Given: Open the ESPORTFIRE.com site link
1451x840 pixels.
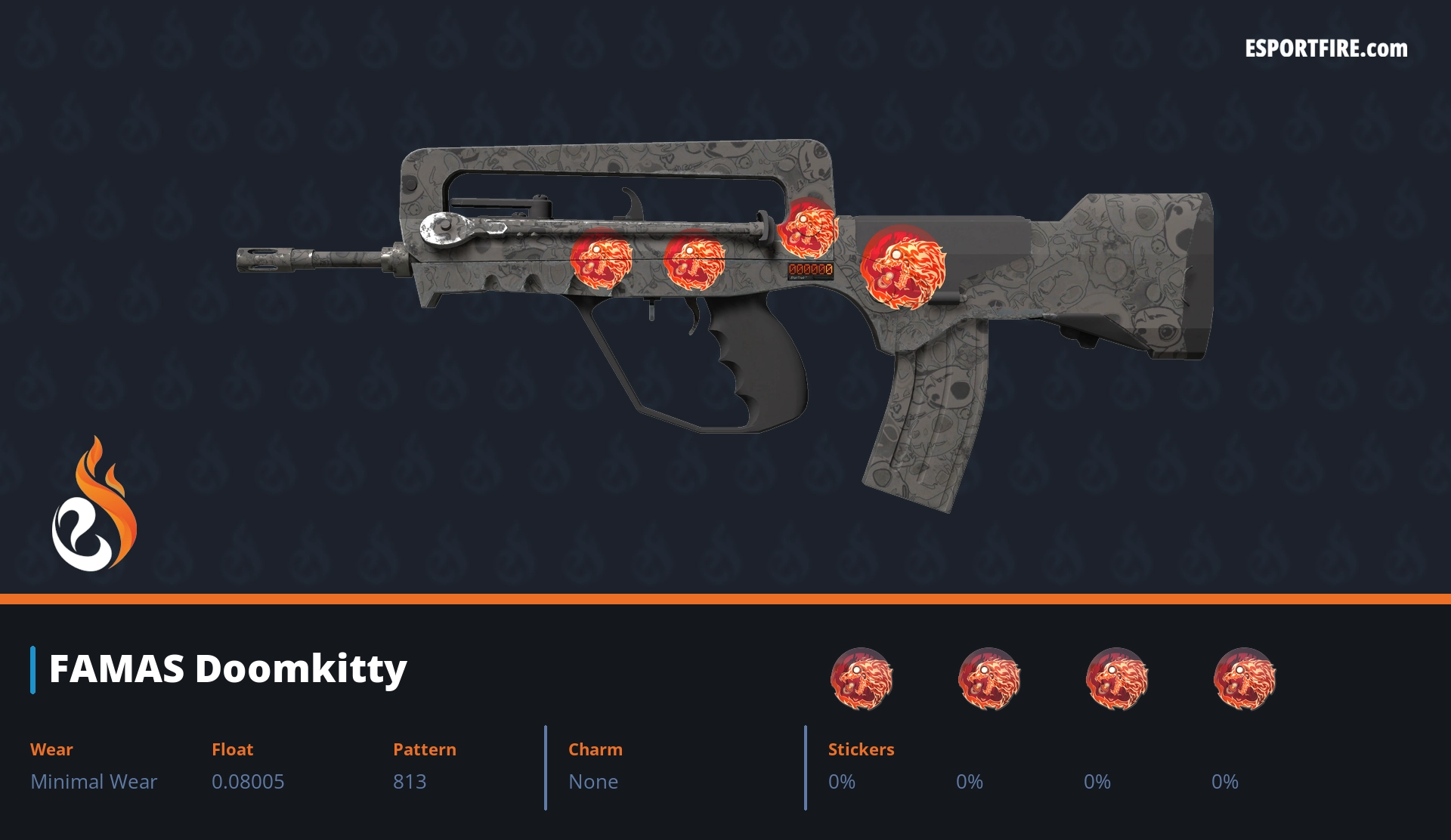Looking at the screenshot, I should 1326,49.
